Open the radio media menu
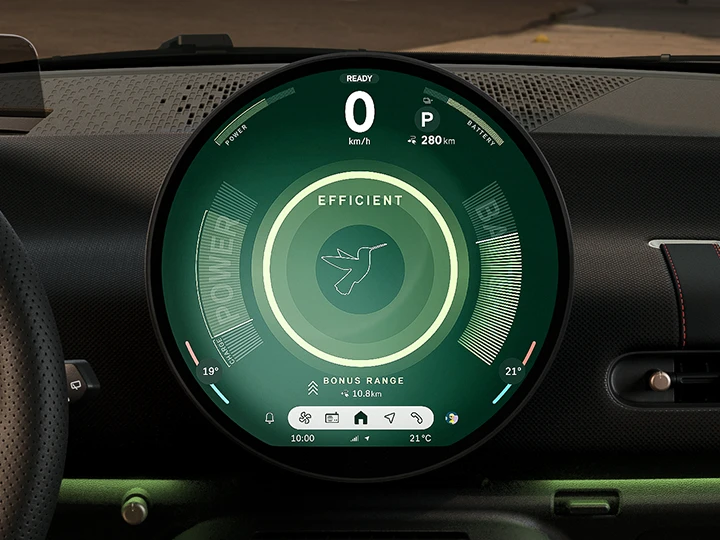The width and height of the screenshot is (720, 540). pyautogui.click(x=333, y=418)
